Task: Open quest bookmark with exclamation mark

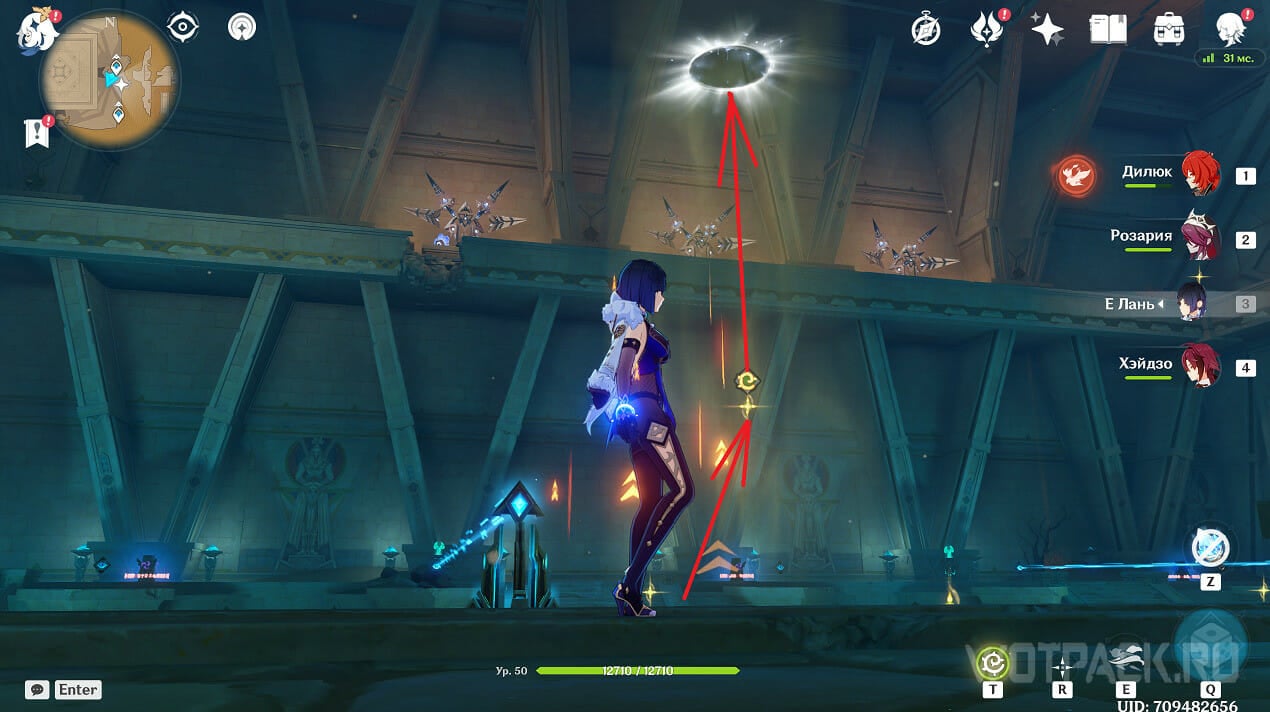Action: [37, 133]
